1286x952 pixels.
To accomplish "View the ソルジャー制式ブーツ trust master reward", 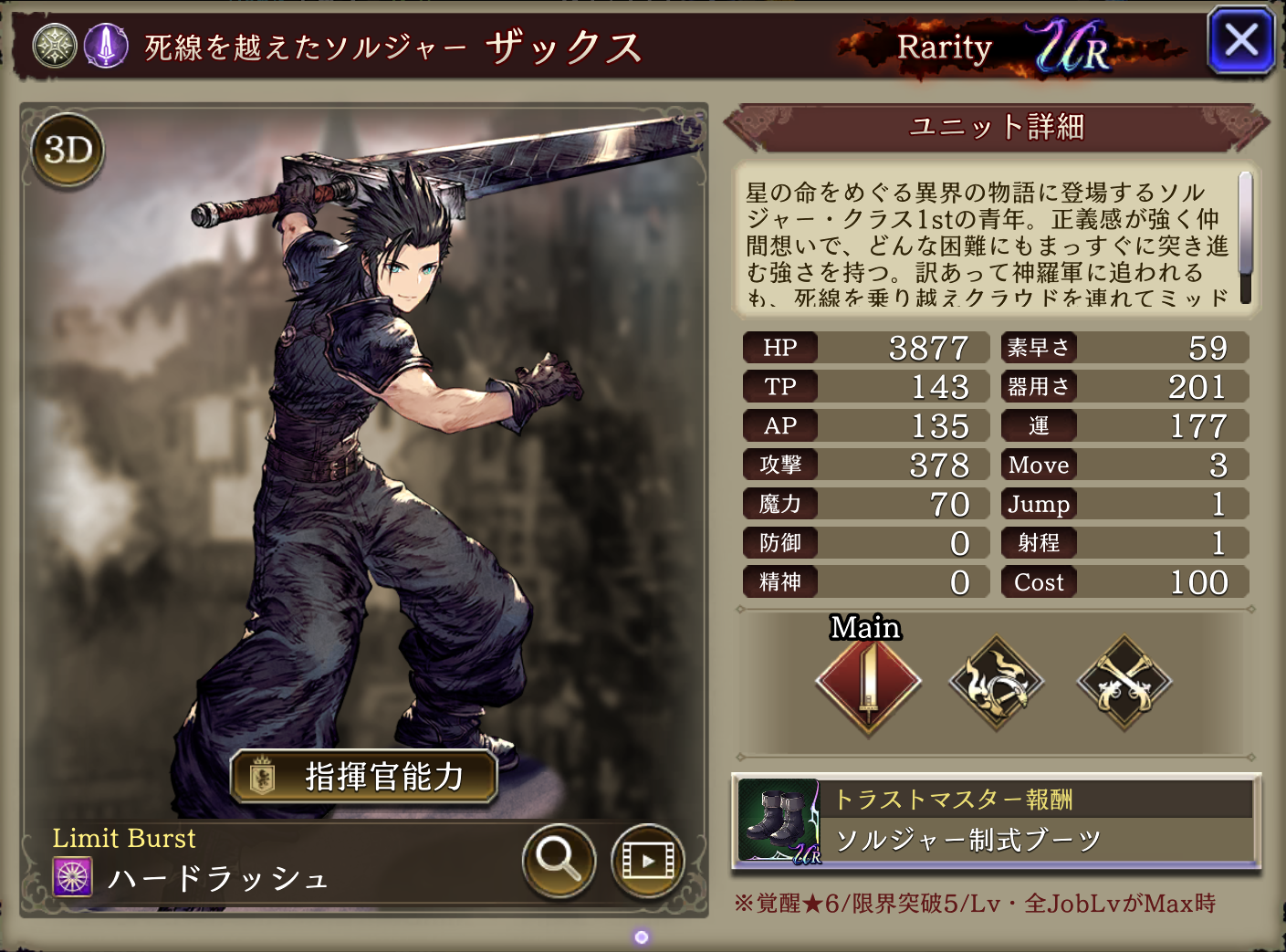I will [x=996, y=821].
